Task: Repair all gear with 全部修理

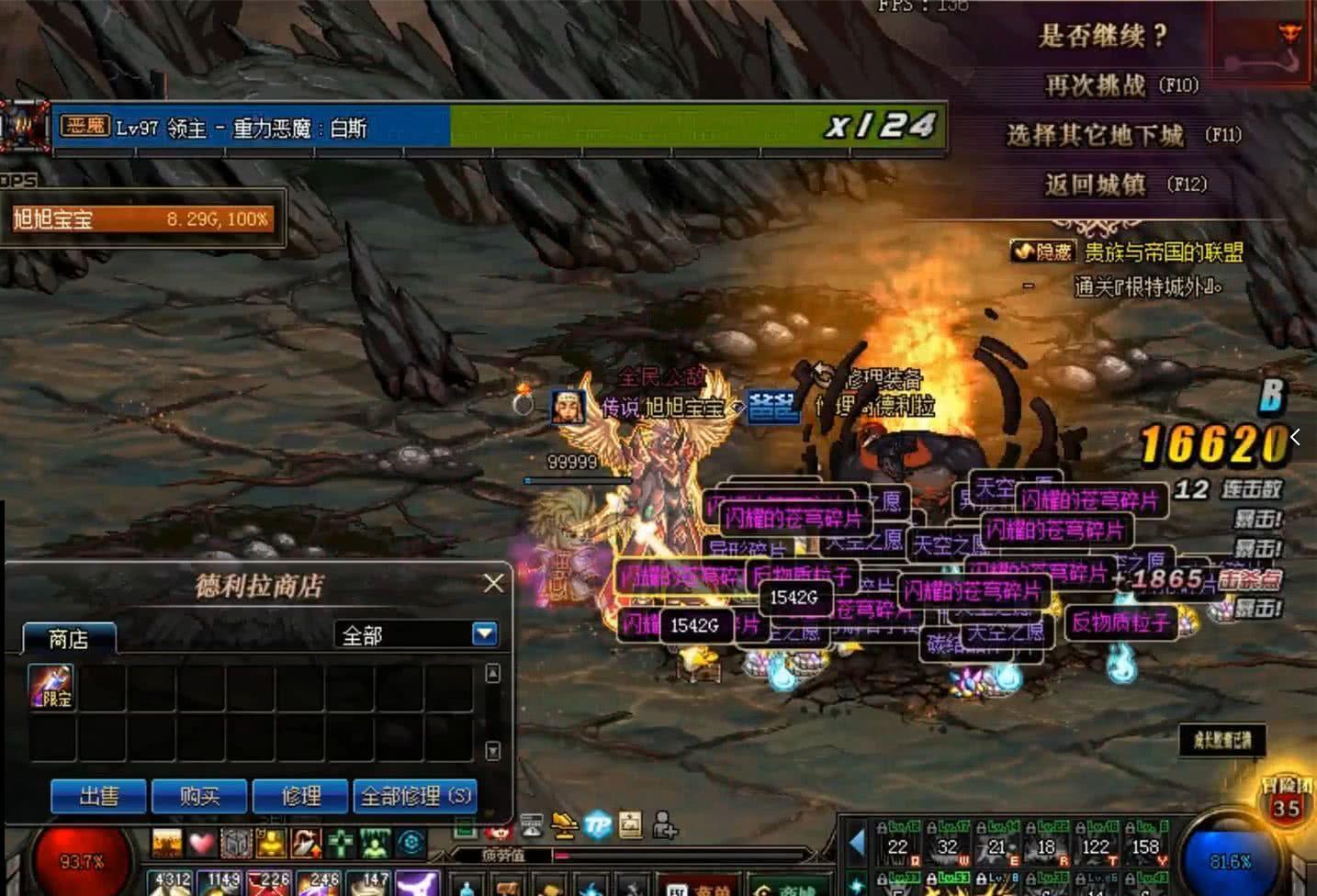Action: click(x=414, y=796)
